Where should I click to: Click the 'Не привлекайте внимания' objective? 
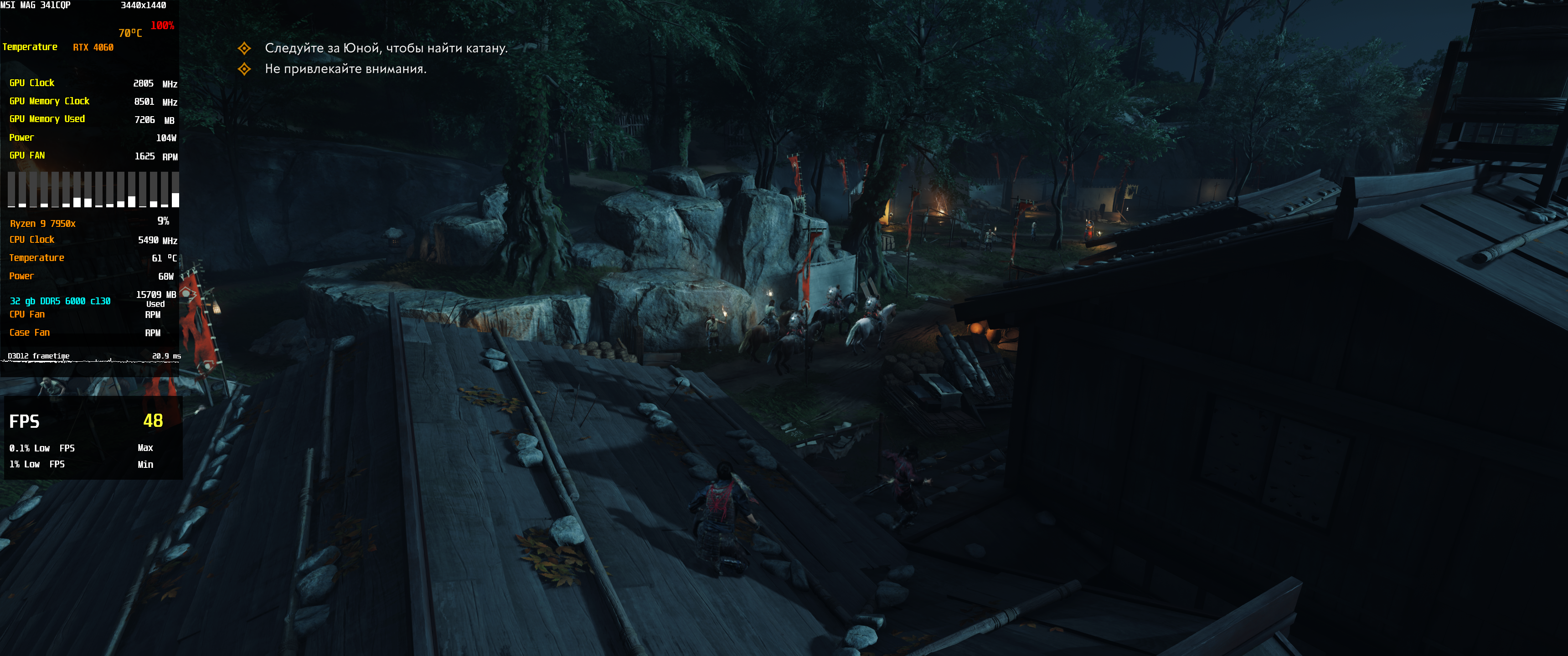345,69
